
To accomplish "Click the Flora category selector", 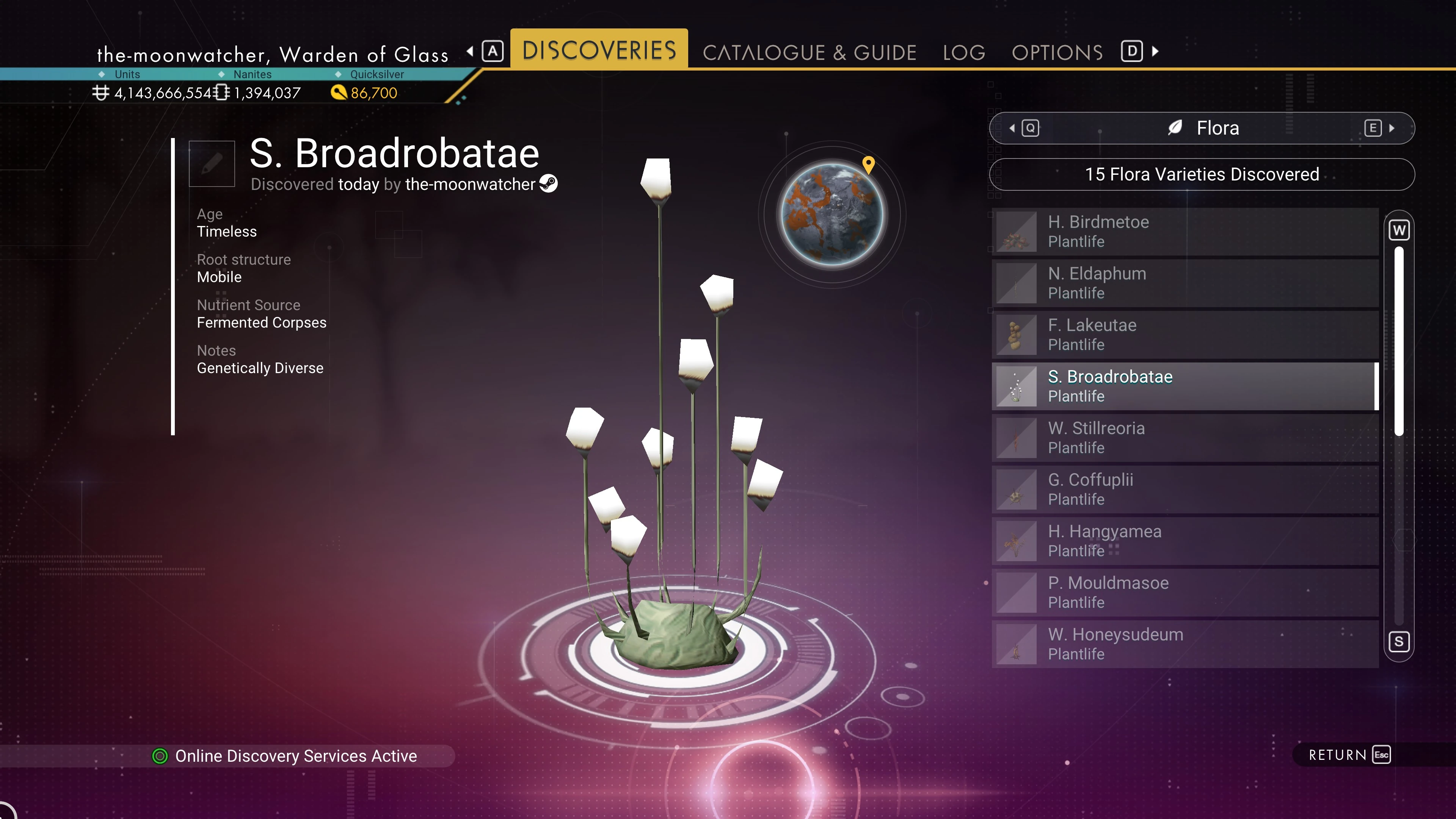I will click(1202, 128).
